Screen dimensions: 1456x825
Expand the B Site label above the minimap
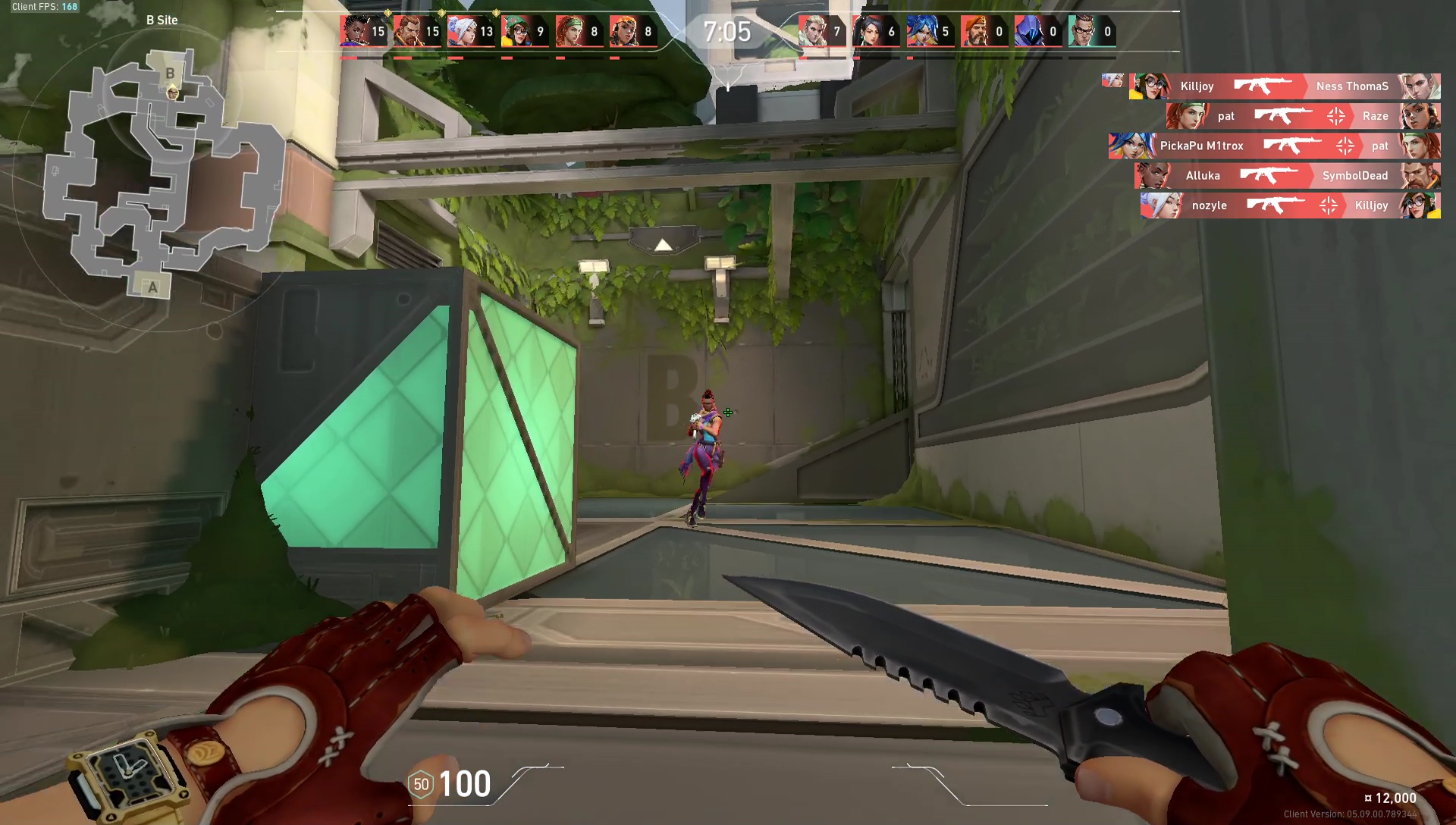[x=162, y=20]
